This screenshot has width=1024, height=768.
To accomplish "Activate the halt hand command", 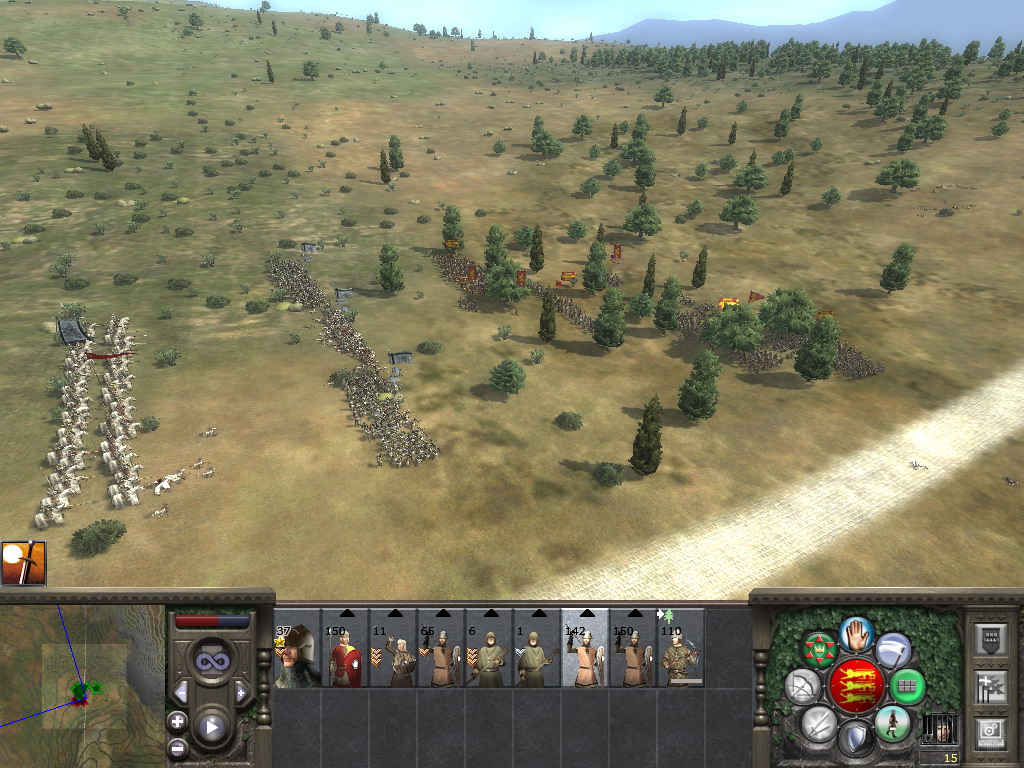I will tap(856, 633).
